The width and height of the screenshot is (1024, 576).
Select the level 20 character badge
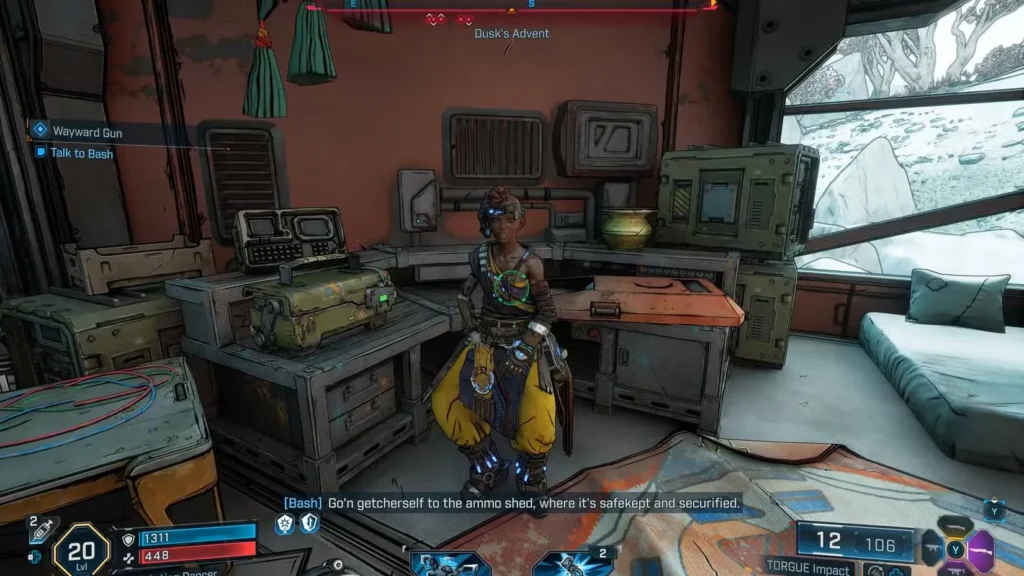click(80, 548)
